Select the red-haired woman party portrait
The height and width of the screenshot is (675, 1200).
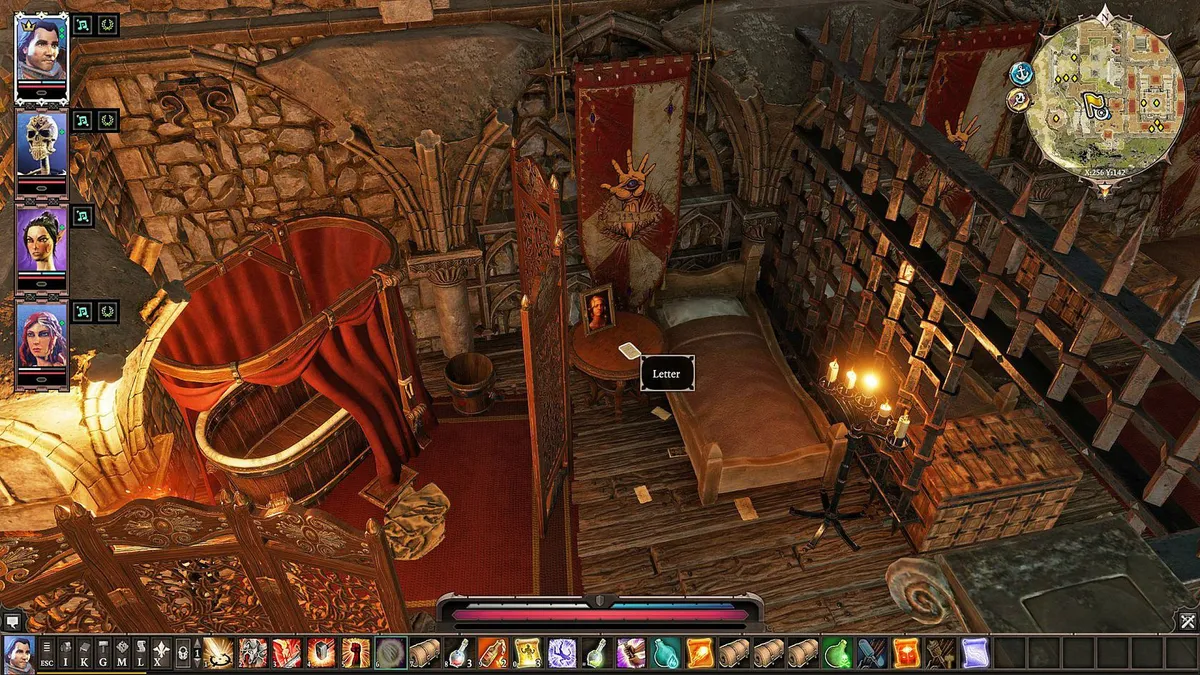[x=42, y=335]
